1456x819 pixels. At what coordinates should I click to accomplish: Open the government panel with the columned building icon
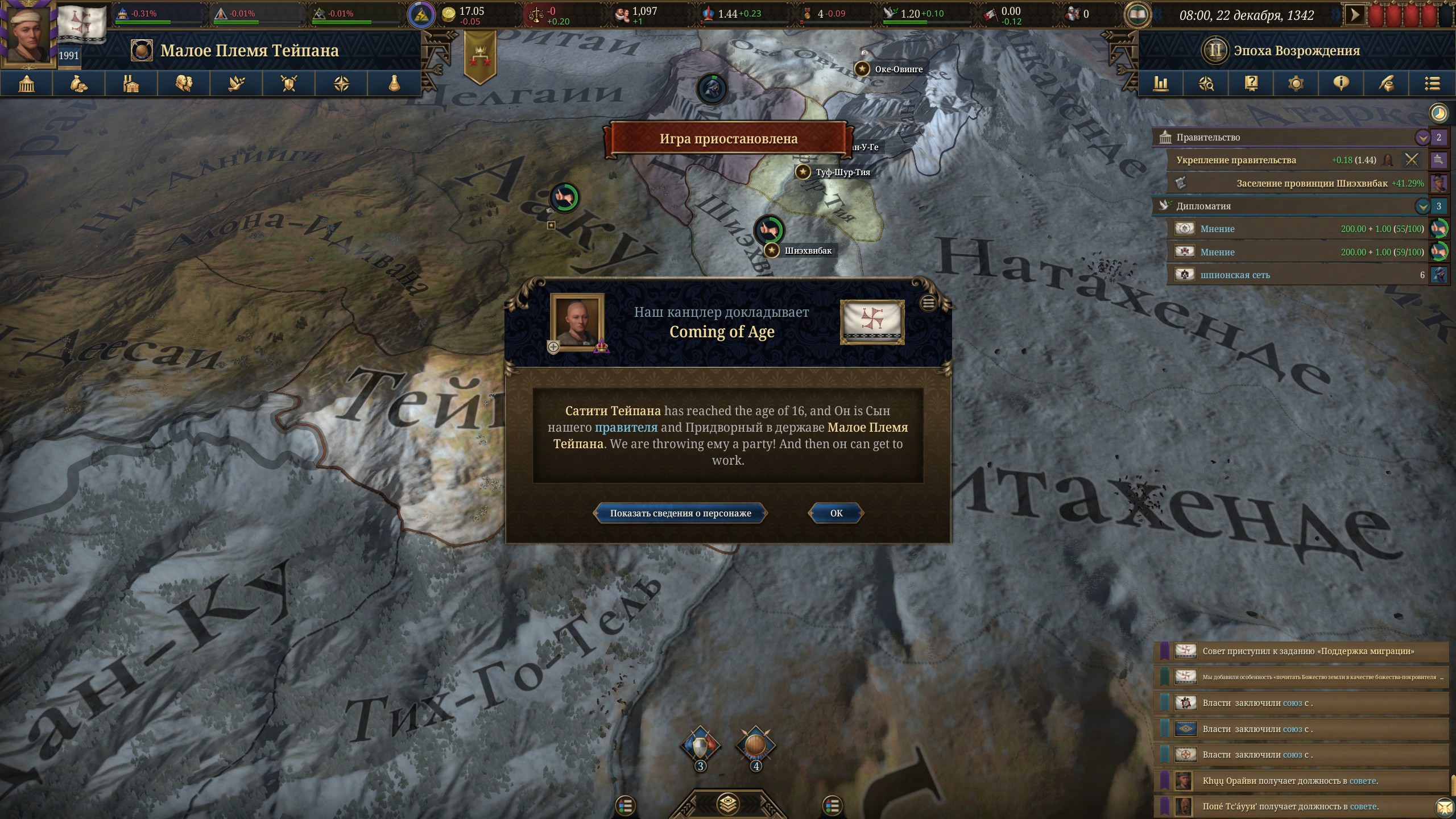(x=27, y=84)
